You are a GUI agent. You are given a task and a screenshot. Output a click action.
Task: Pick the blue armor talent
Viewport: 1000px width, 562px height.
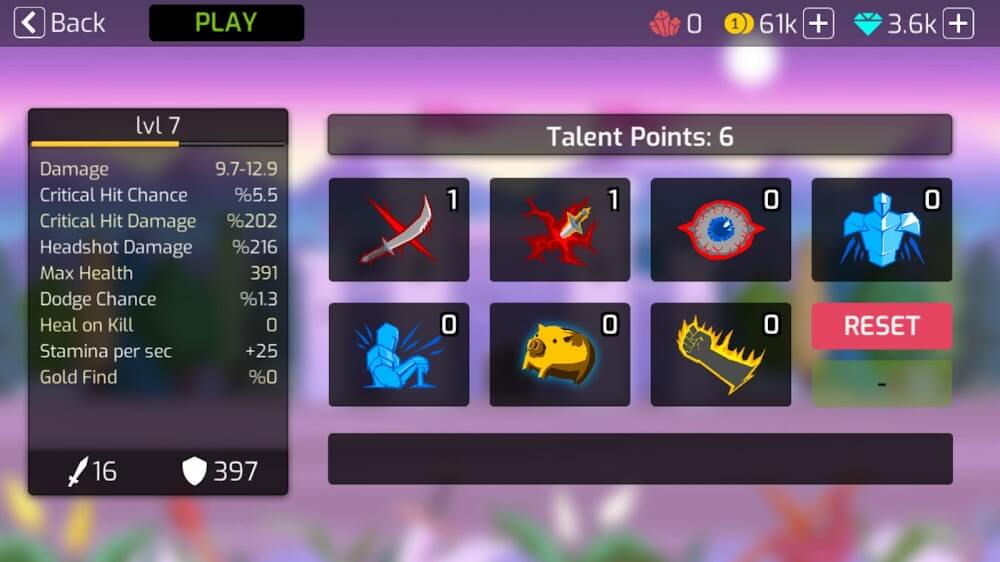click(x=881, y=230)
